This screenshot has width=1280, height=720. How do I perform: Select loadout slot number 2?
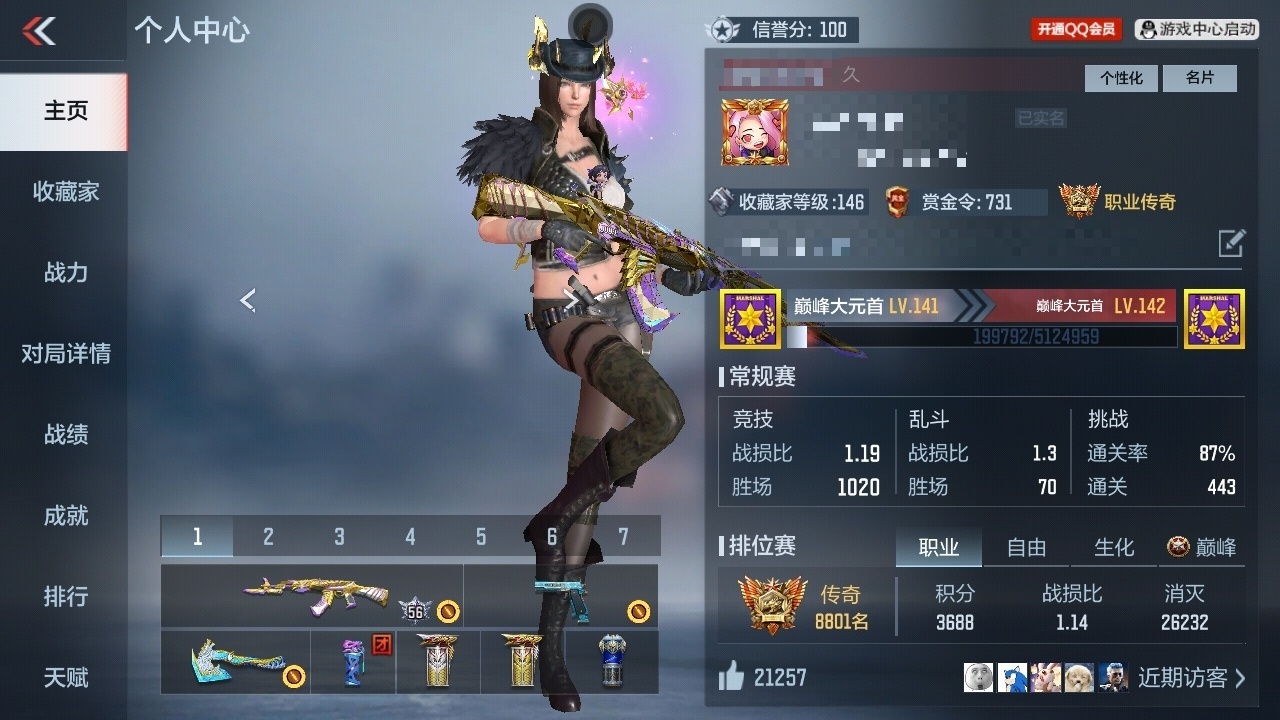point(268,537)
